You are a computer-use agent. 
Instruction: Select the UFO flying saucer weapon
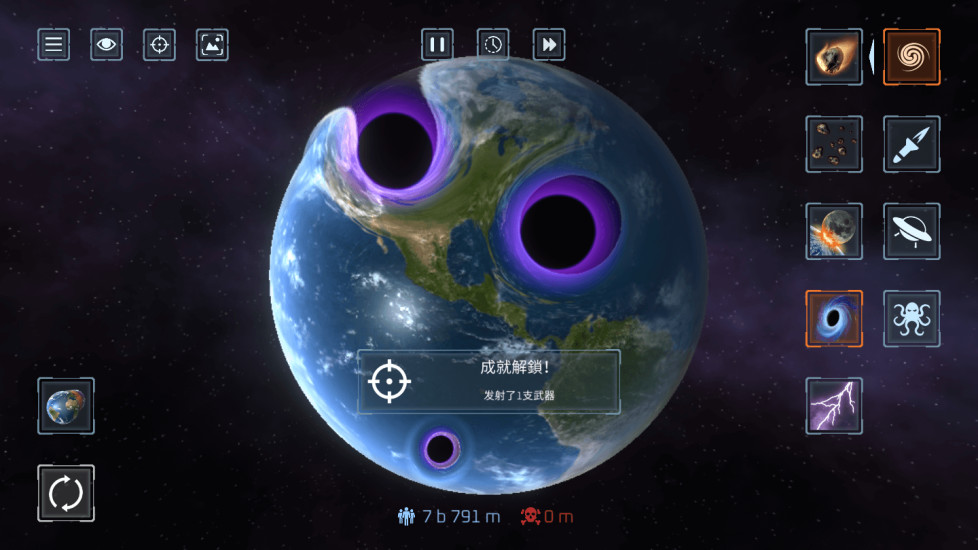coord(911,231)
